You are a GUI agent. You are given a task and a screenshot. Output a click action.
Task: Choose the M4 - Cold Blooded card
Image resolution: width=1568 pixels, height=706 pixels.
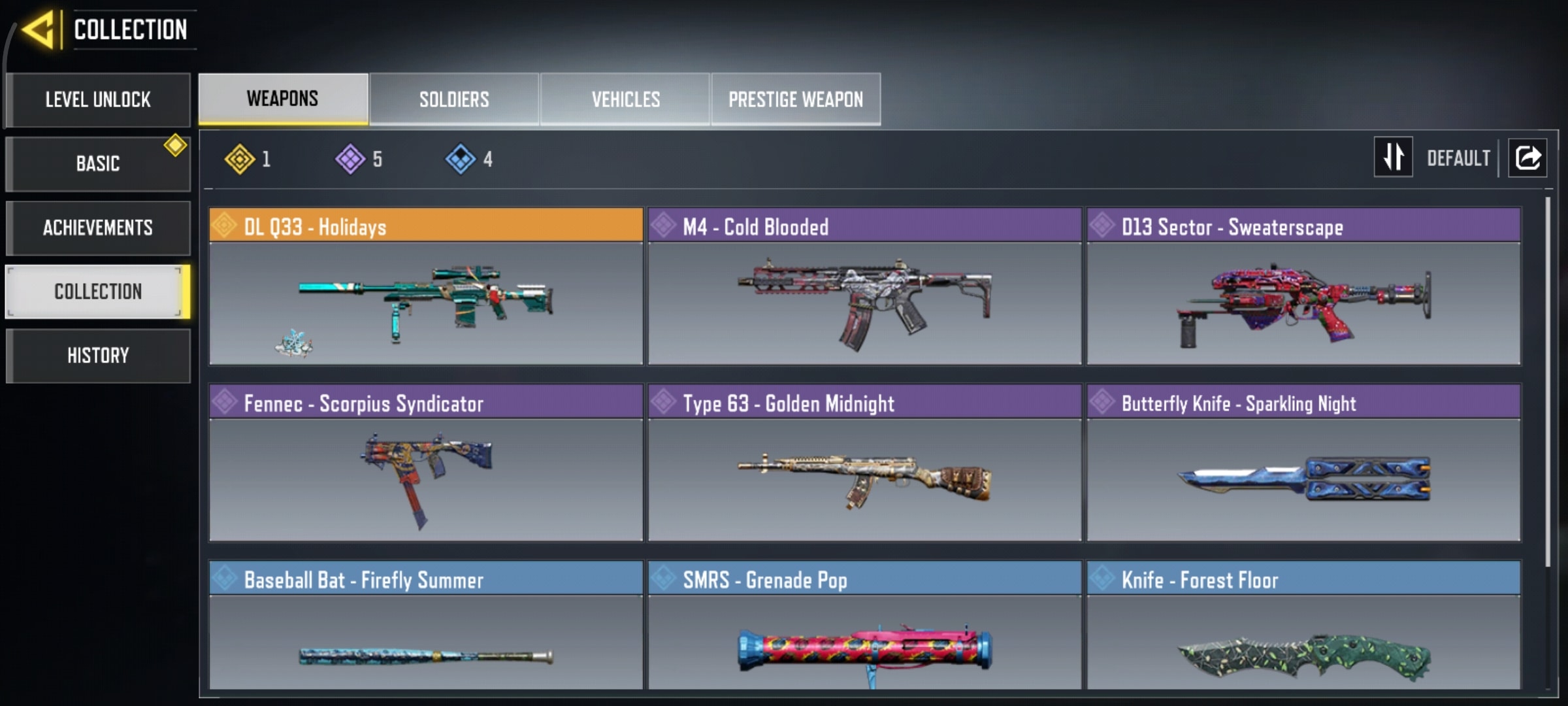tap(864, 286)
